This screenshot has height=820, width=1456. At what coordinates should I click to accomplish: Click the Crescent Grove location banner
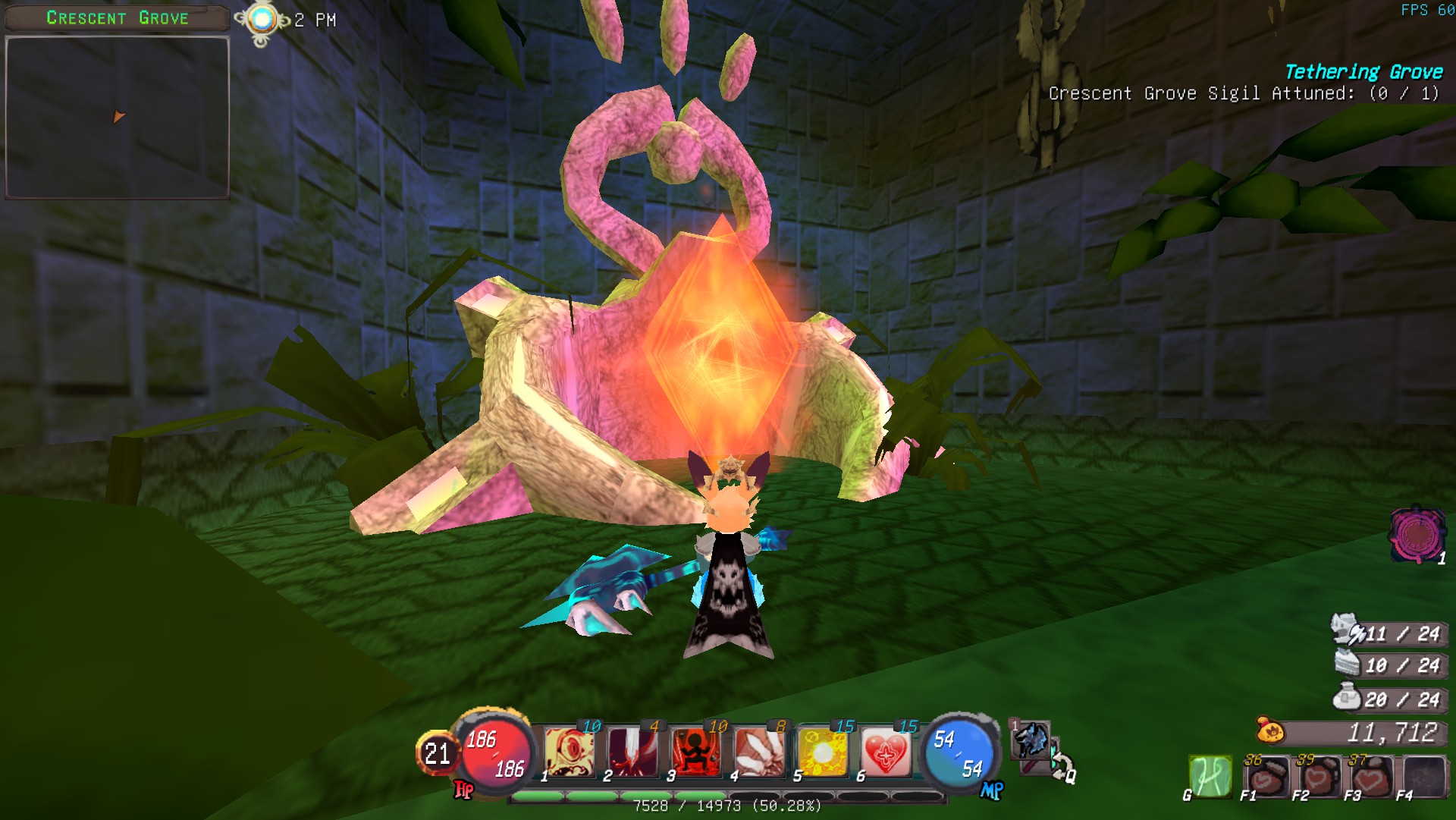[x=117, y=18]
